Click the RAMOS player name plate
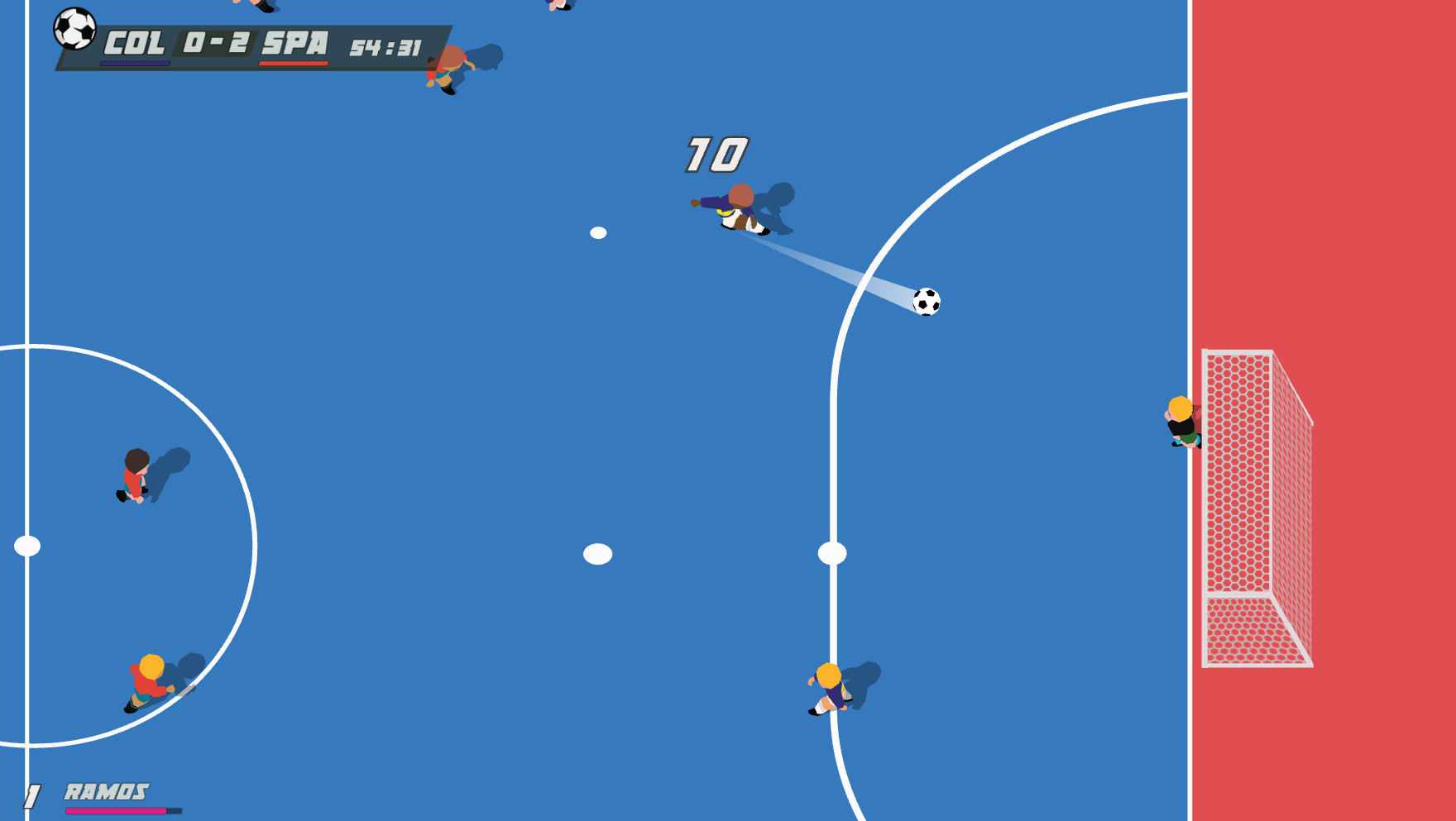Screen dimensions: 1456x821 (x=106, y=790)
